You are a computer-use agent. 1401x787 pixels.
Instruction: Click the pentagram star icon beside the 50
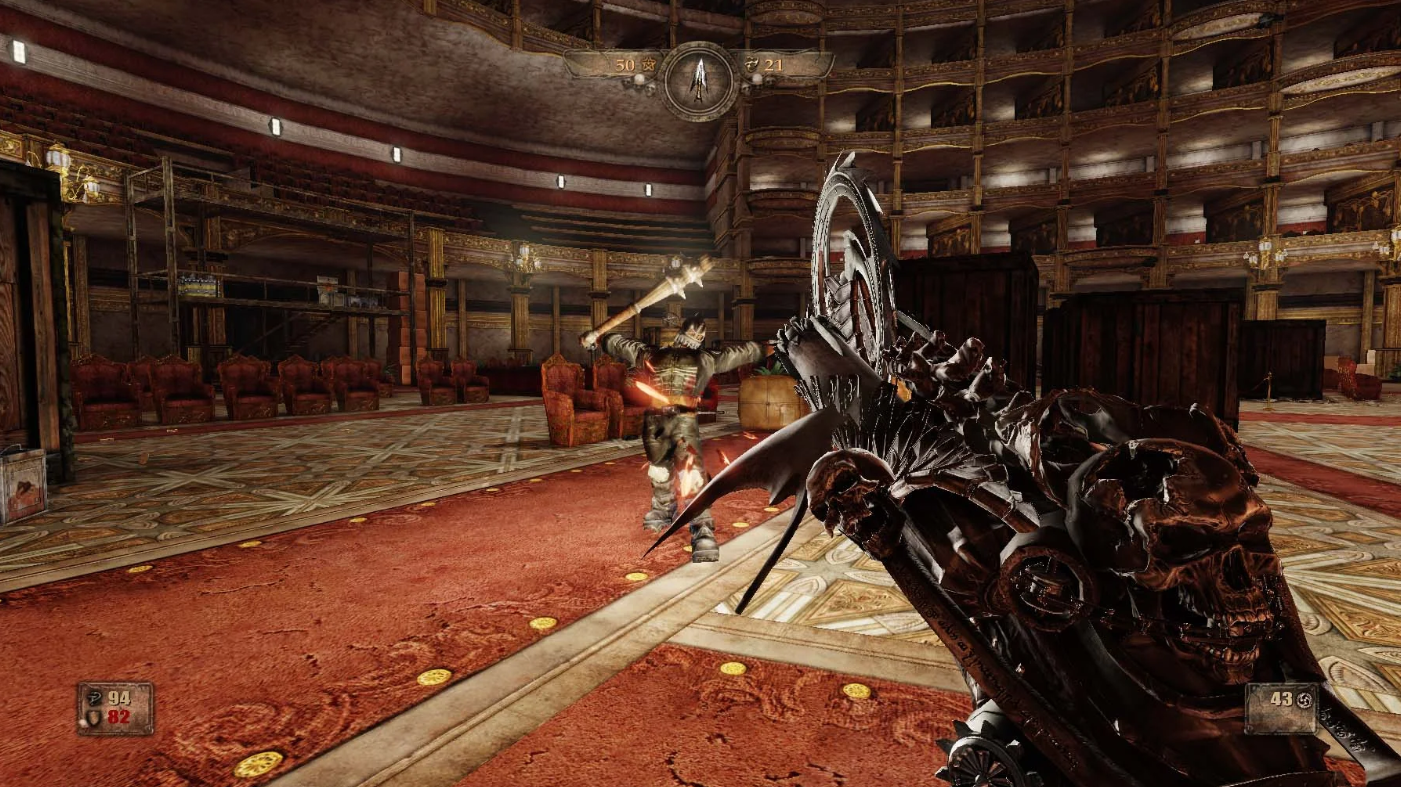coord(648,64)
